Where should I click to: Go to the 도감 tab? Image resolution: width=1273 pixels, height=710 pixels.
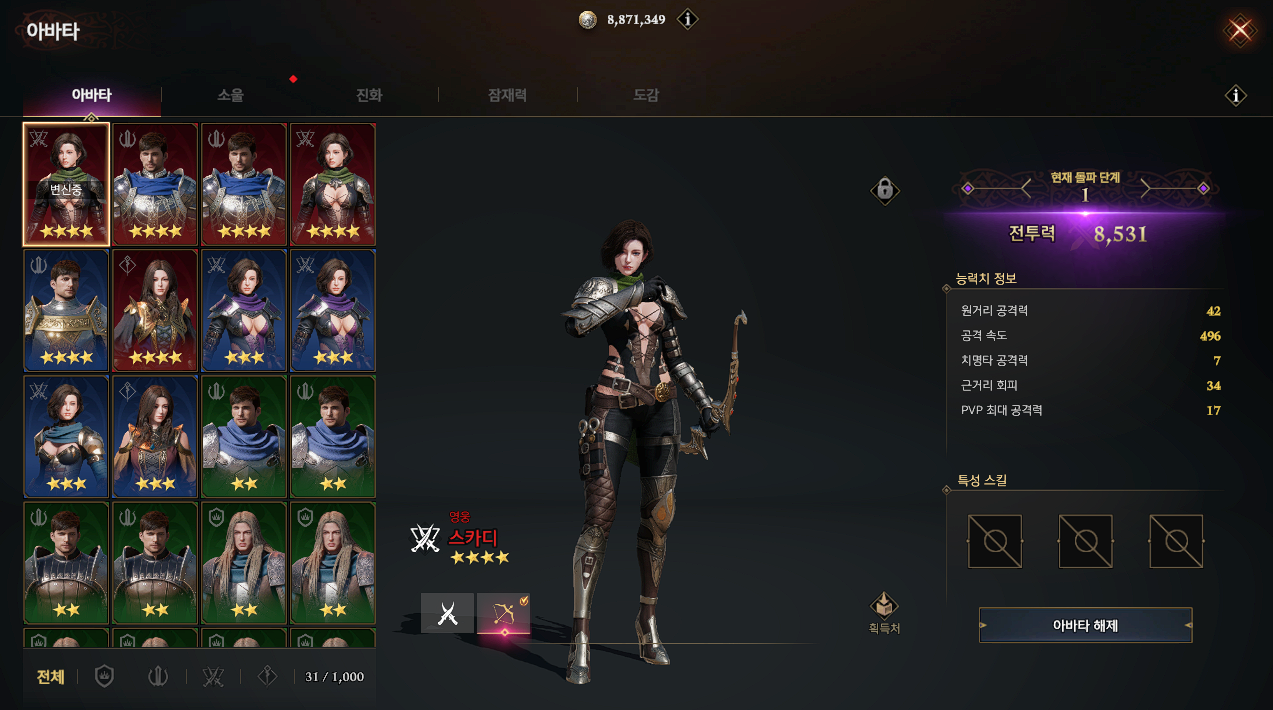(646, 96)
